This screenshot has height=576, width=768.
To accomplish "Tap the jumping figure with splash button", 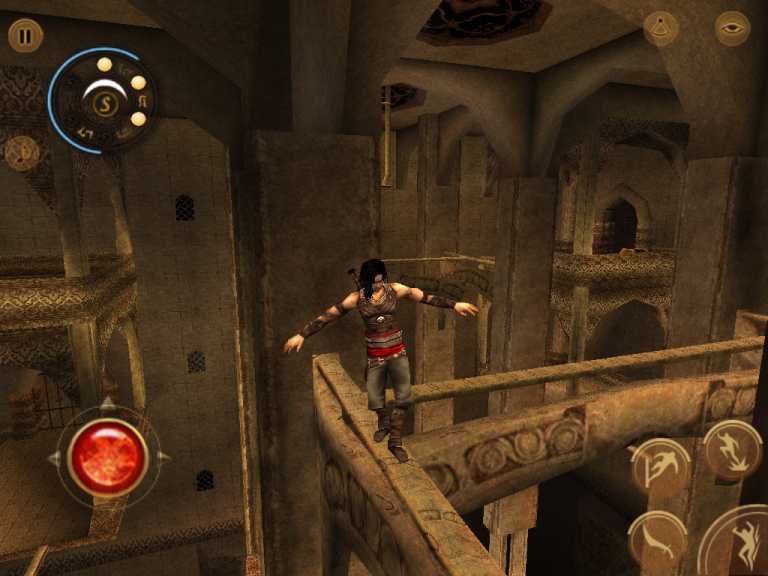I will tap(733, 449).
